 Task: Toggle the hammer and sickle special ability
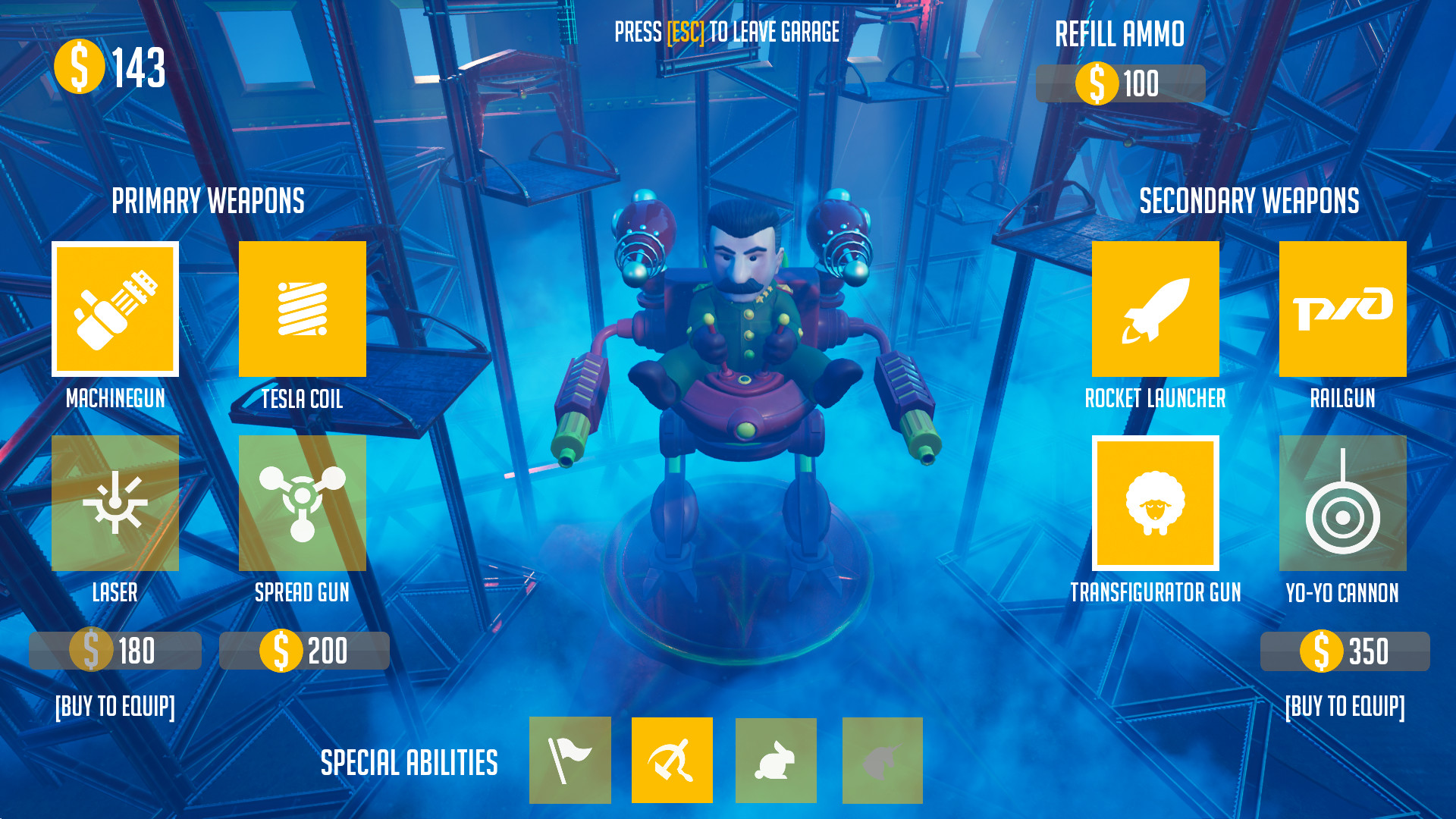pos(672,760)
